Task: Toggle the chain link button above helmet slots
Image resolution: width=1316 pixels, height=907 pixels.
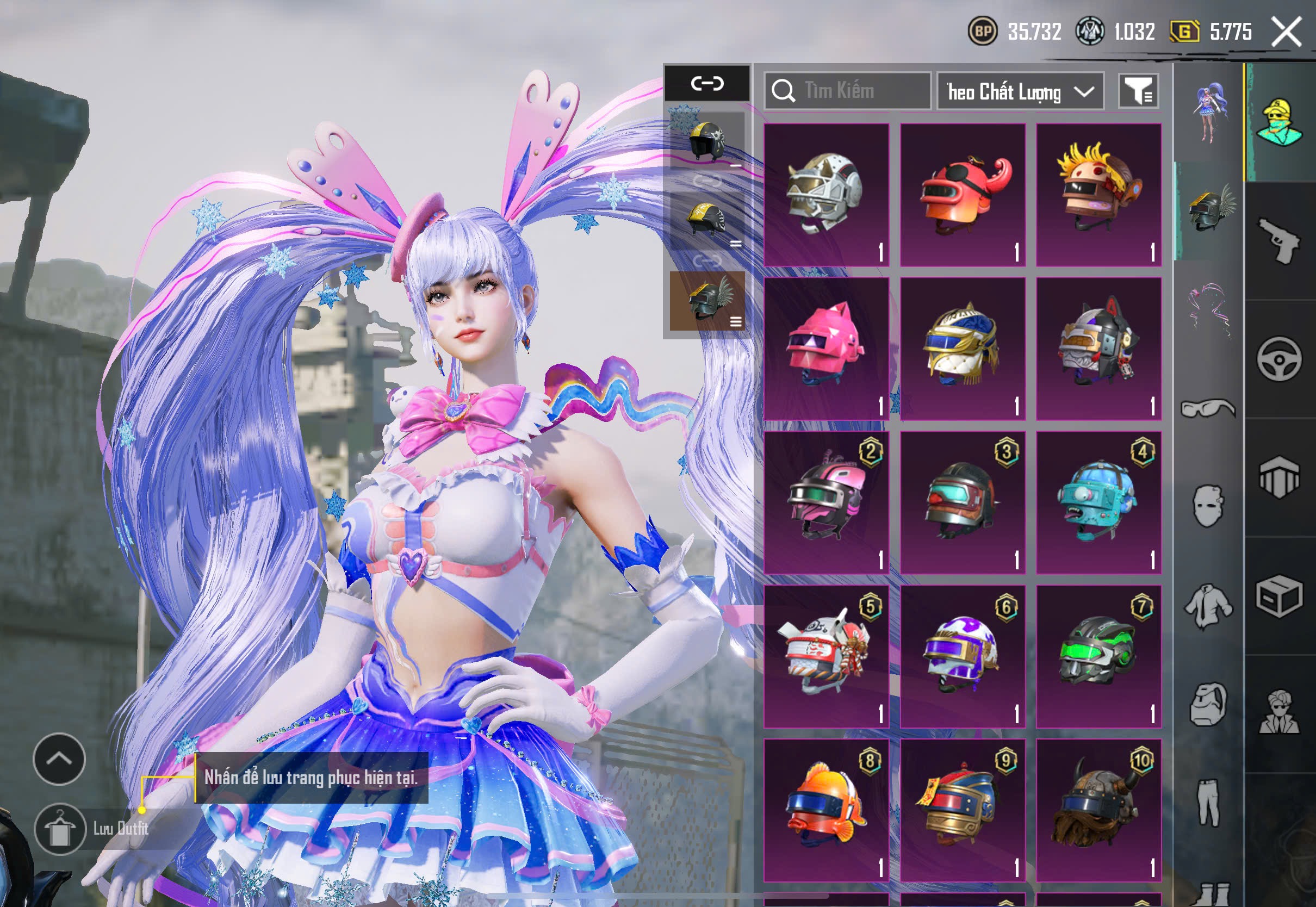Action: pyautogui.click(x=707, y=84)
